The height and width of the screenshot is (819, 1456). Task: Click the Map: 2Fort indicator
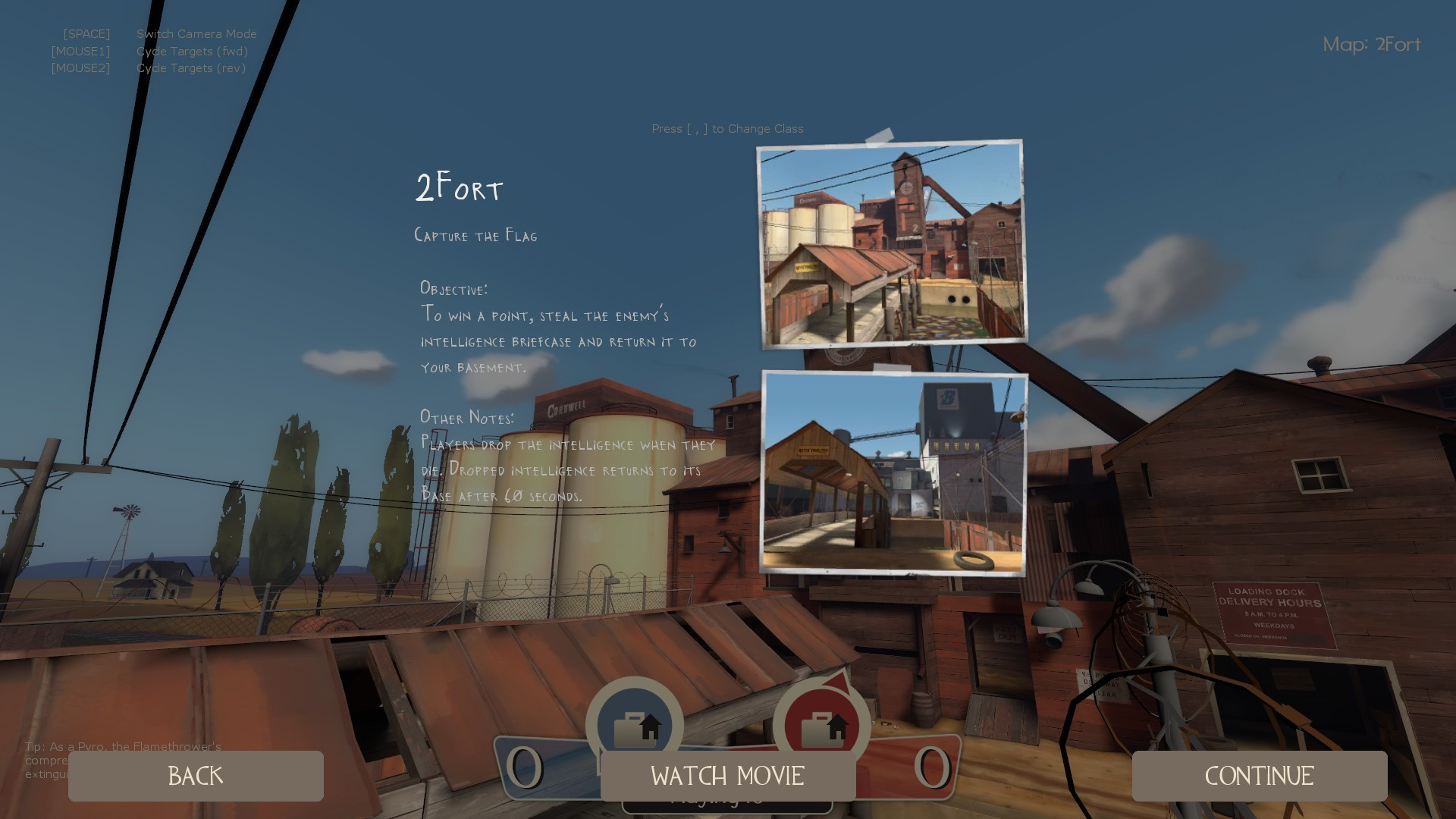click(x=1372, y=45)
